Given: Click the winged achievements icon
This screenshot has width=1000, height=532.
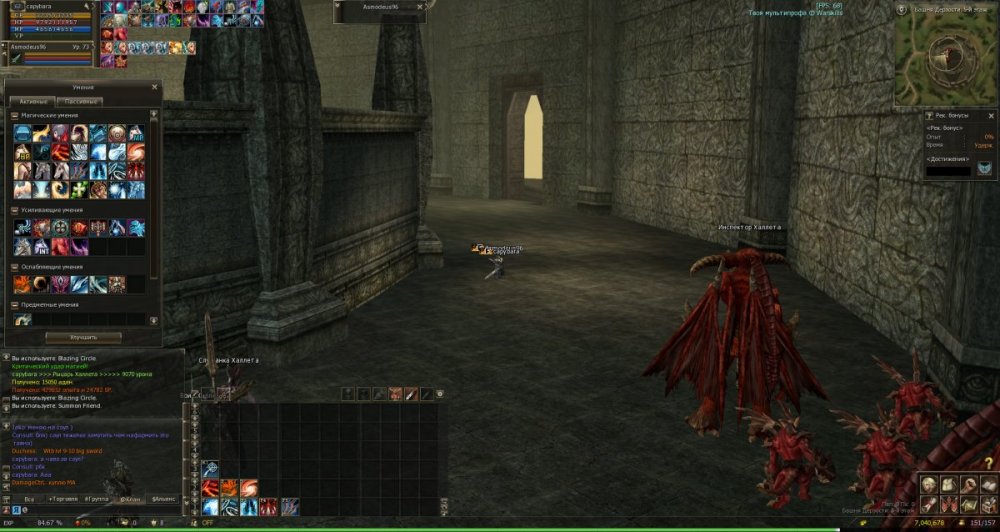Looking at the screenshot, I should pyautogui.click(x=985, y=169).
